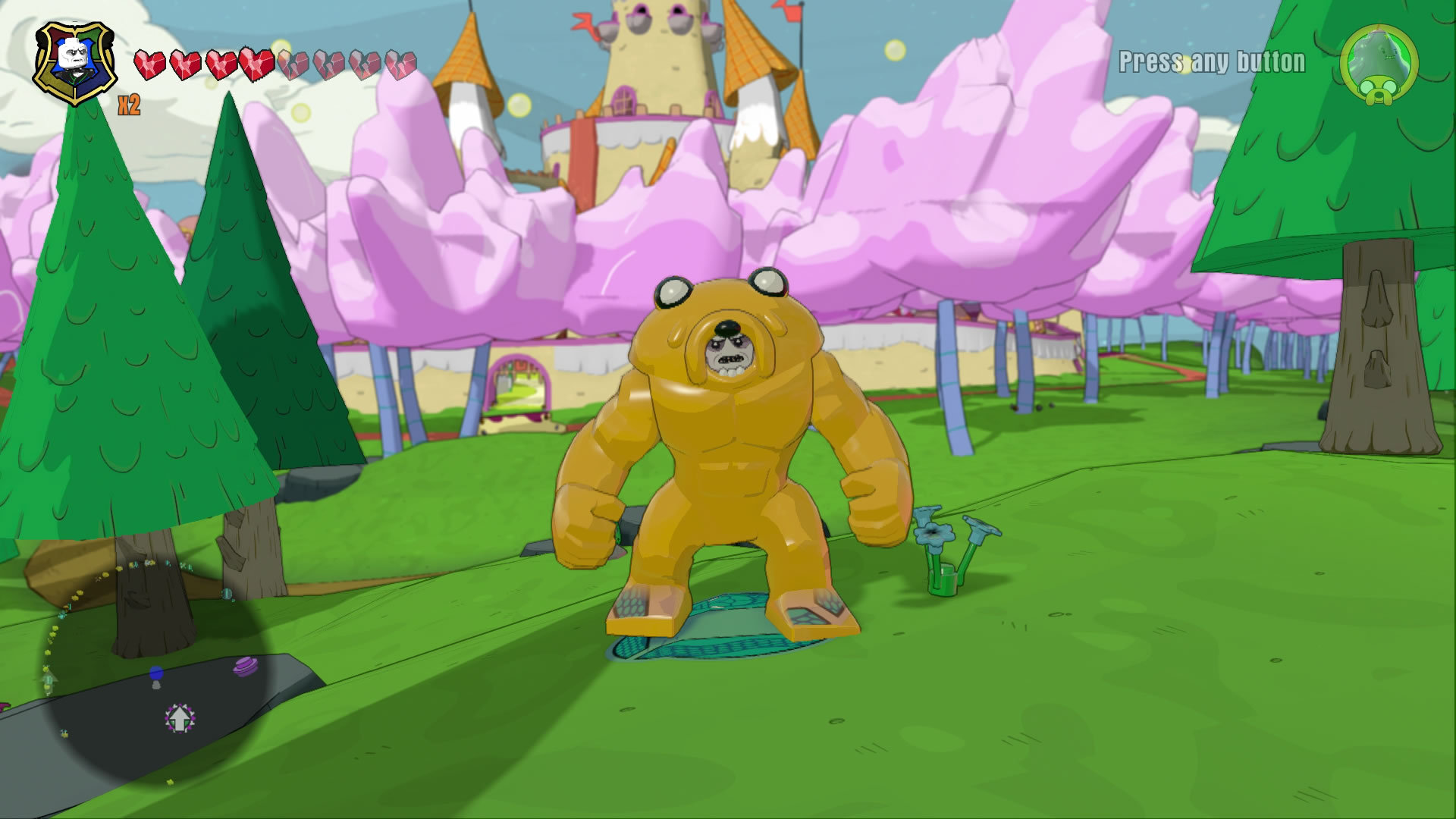Click the blue stud shown on the minimap path
Image resolution: width=1456 pixels, height=819 pixels.
coord(156,673)
